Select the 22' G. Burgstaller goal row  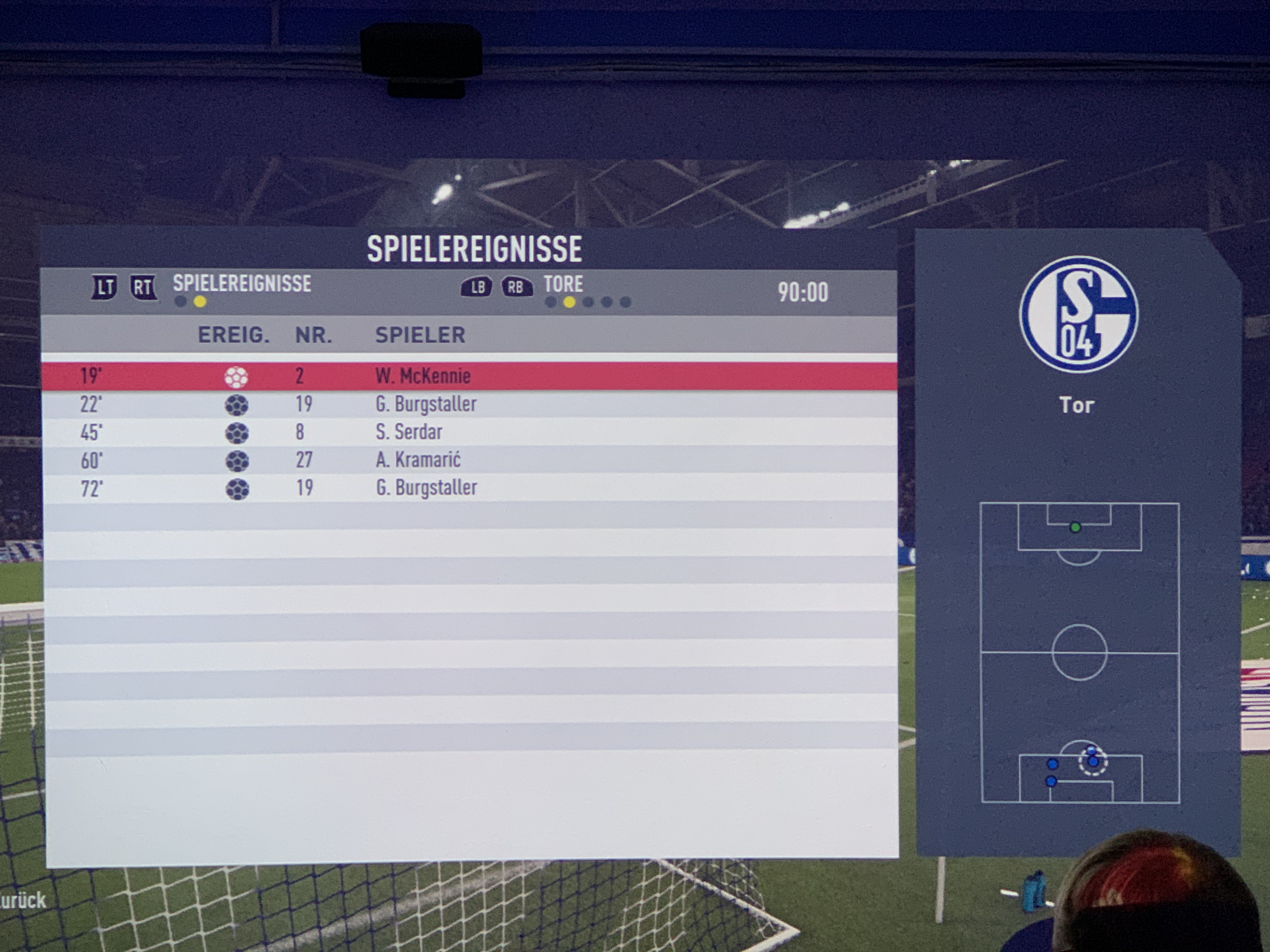(x=468, y=405)
